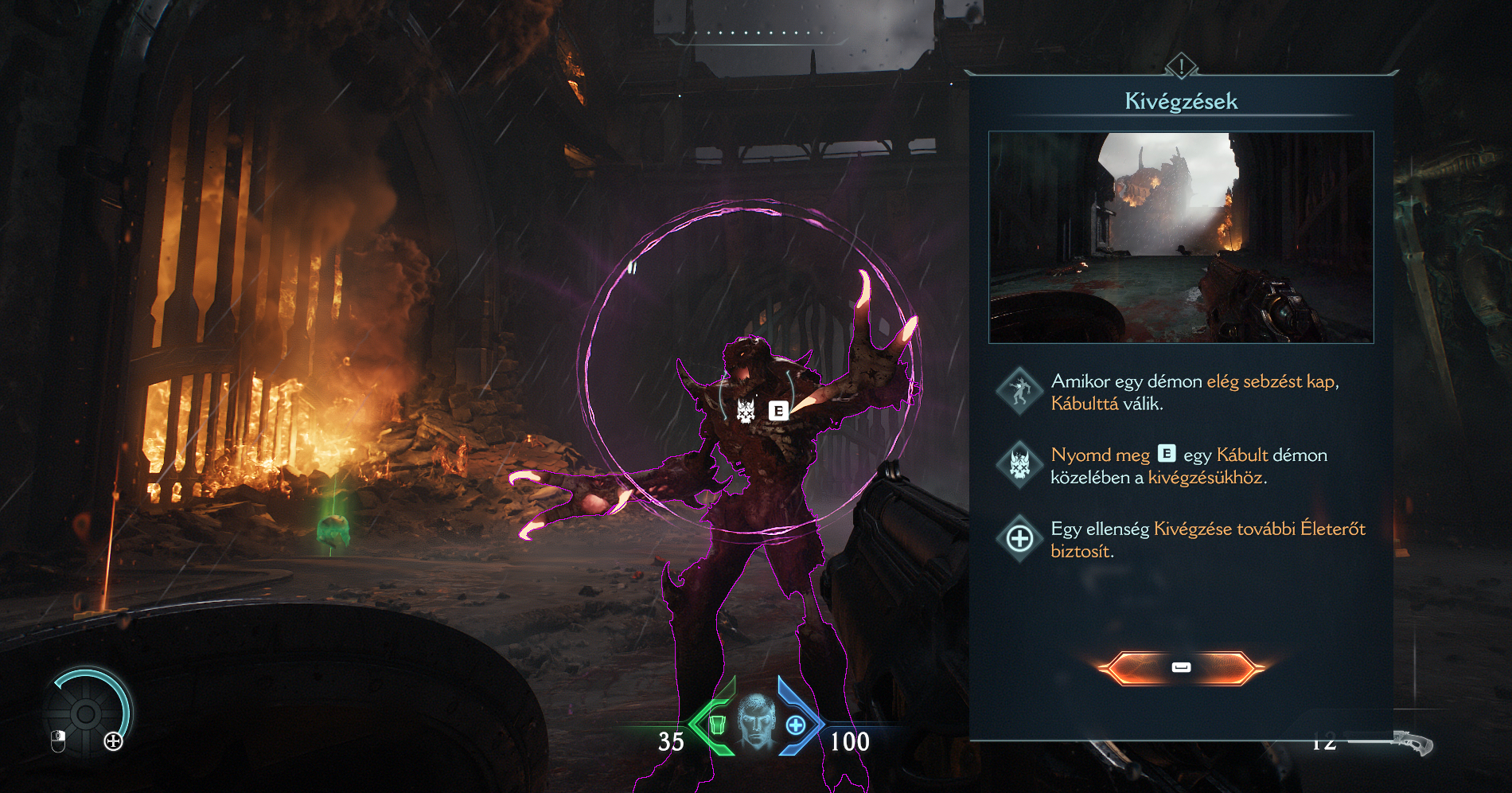Select the exclamation mark icon above the tutorial panel
Screen dimensions: 1512x793
click(x=1182, y=66)
